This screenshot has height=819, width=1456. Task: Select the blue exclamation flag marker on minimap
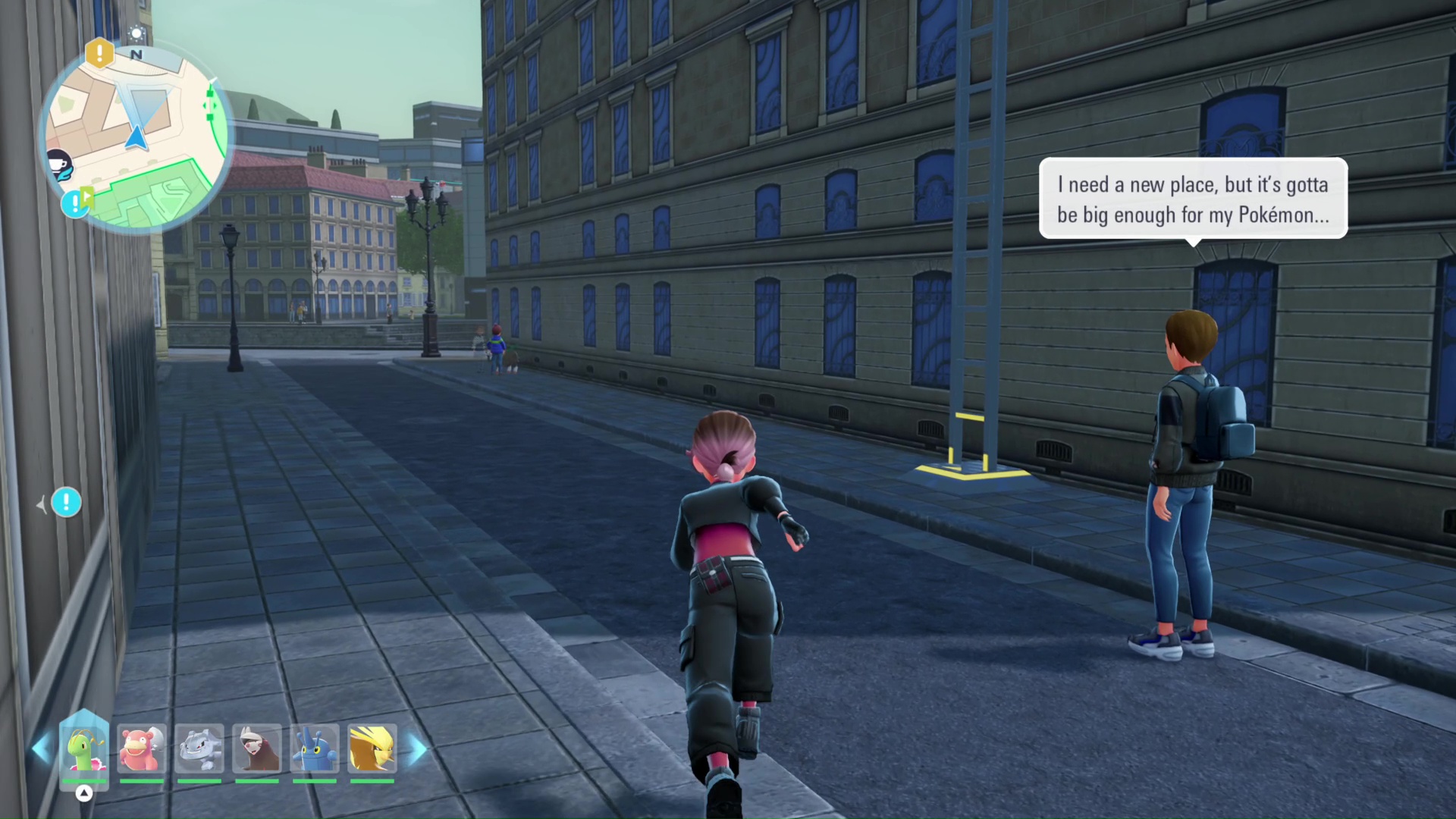[76, 202]
